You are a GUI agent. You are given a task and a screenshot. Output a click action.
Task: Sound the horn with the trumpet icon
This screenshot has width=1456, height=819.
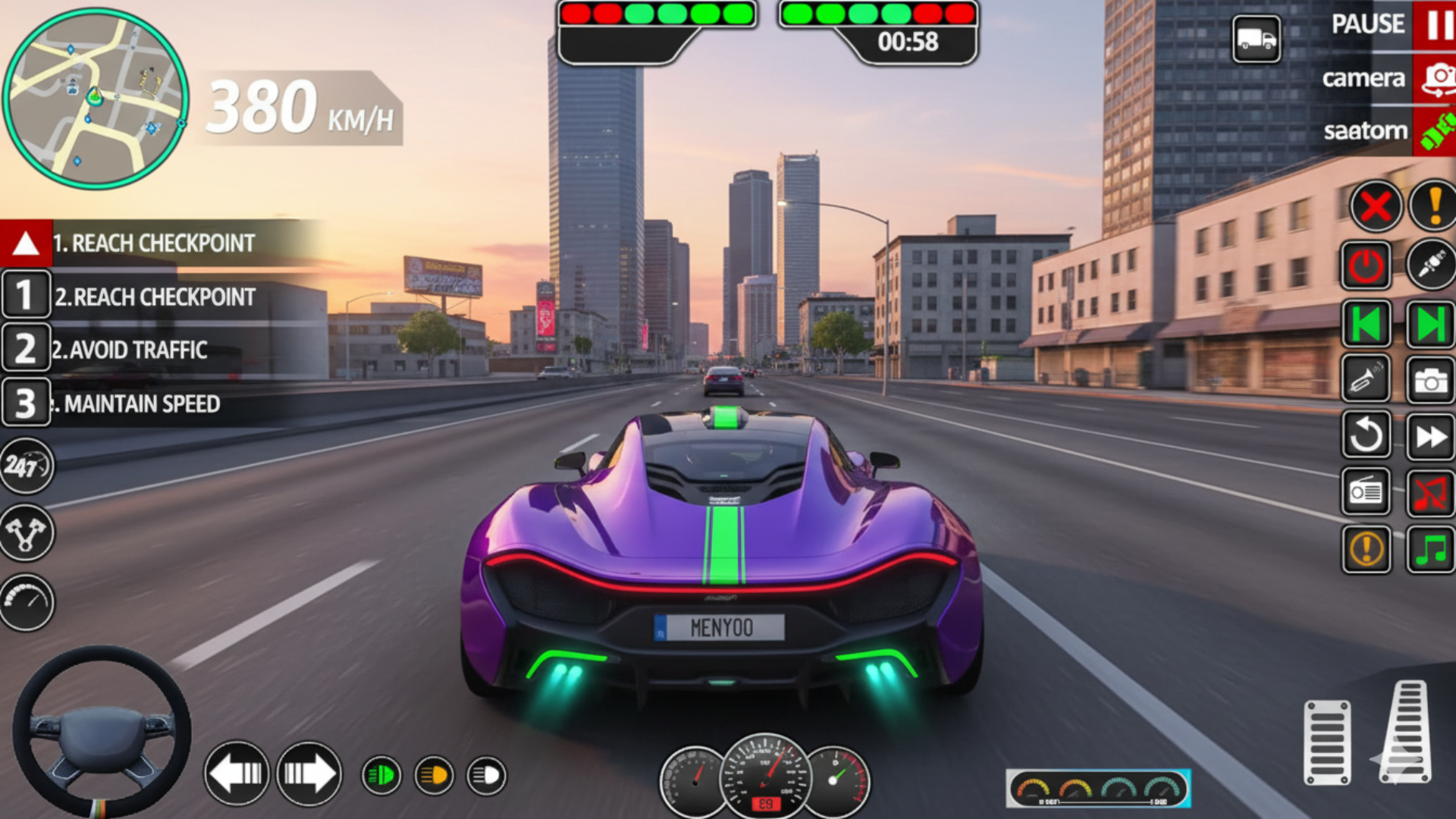coord(1366,379)
